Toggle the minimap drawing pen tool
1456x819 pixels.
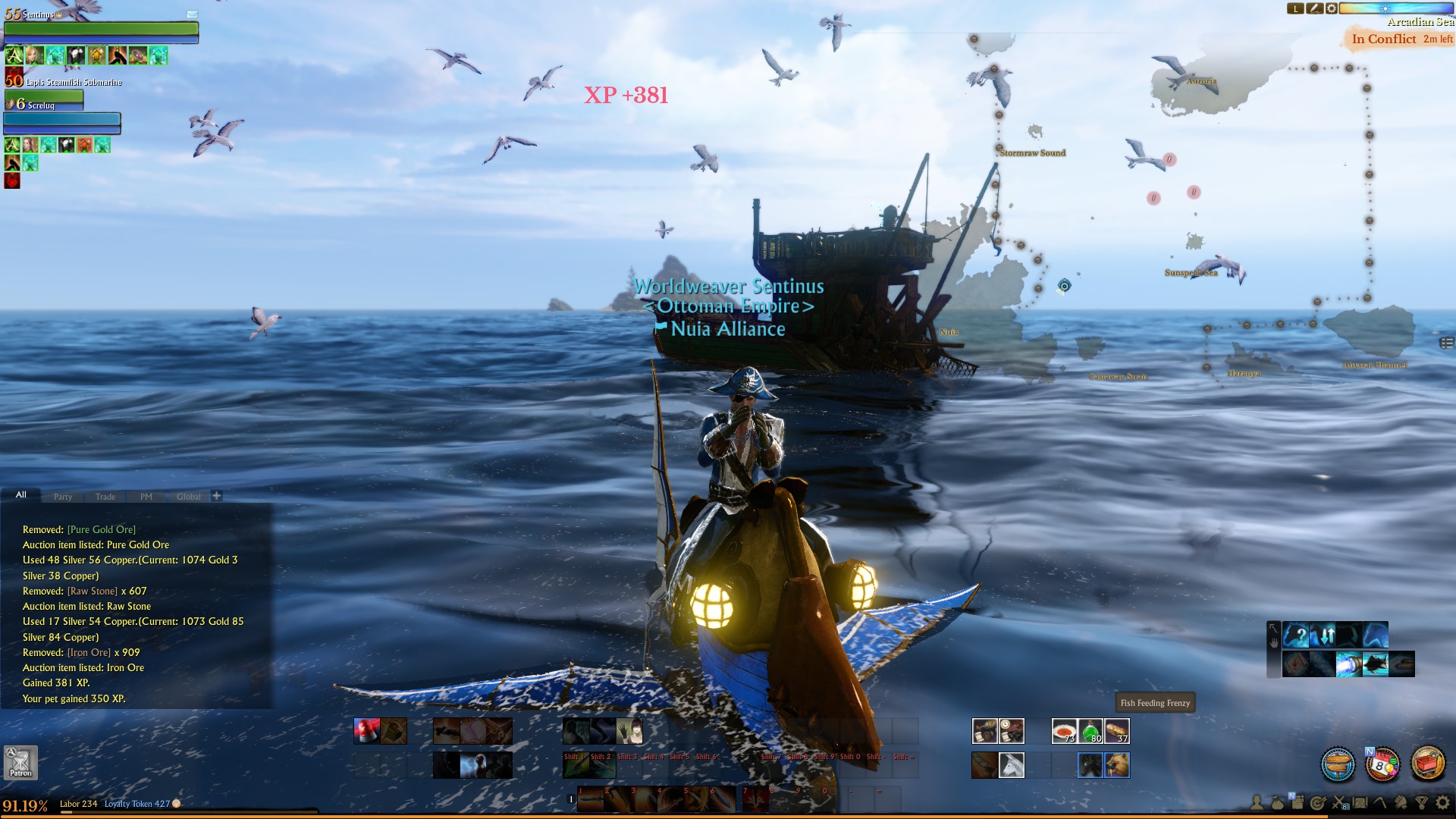(x=1315, y=9)
